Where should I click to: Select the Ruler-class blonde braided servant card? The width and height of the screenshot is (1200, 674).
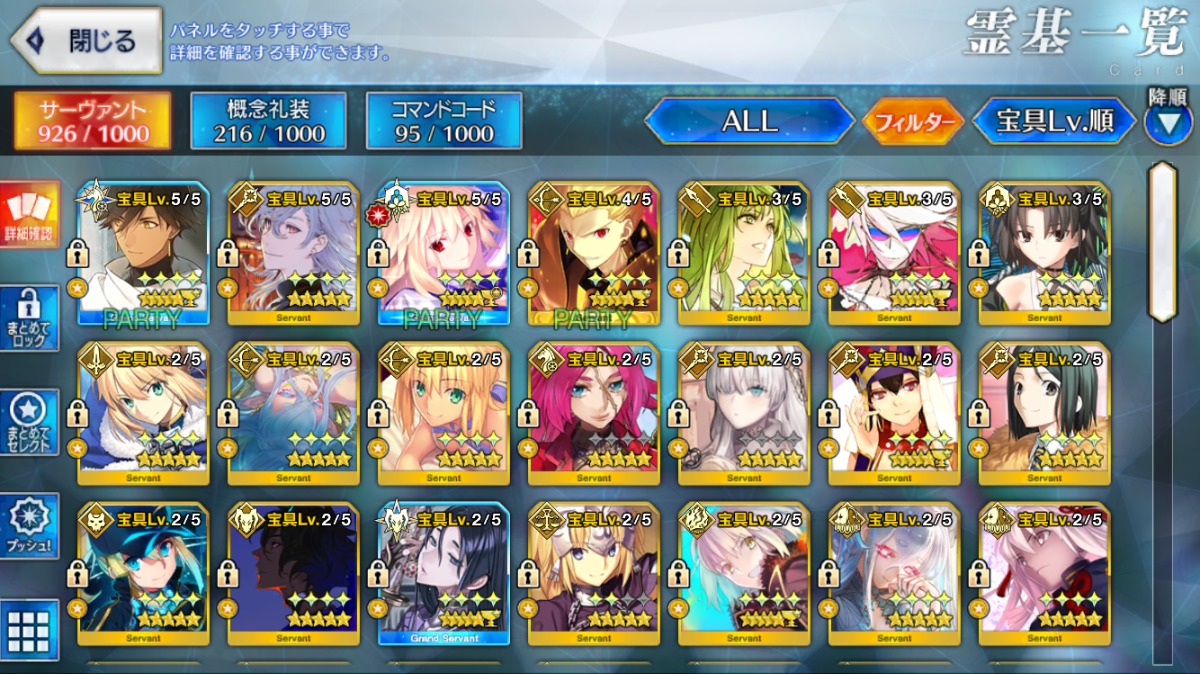593,573
